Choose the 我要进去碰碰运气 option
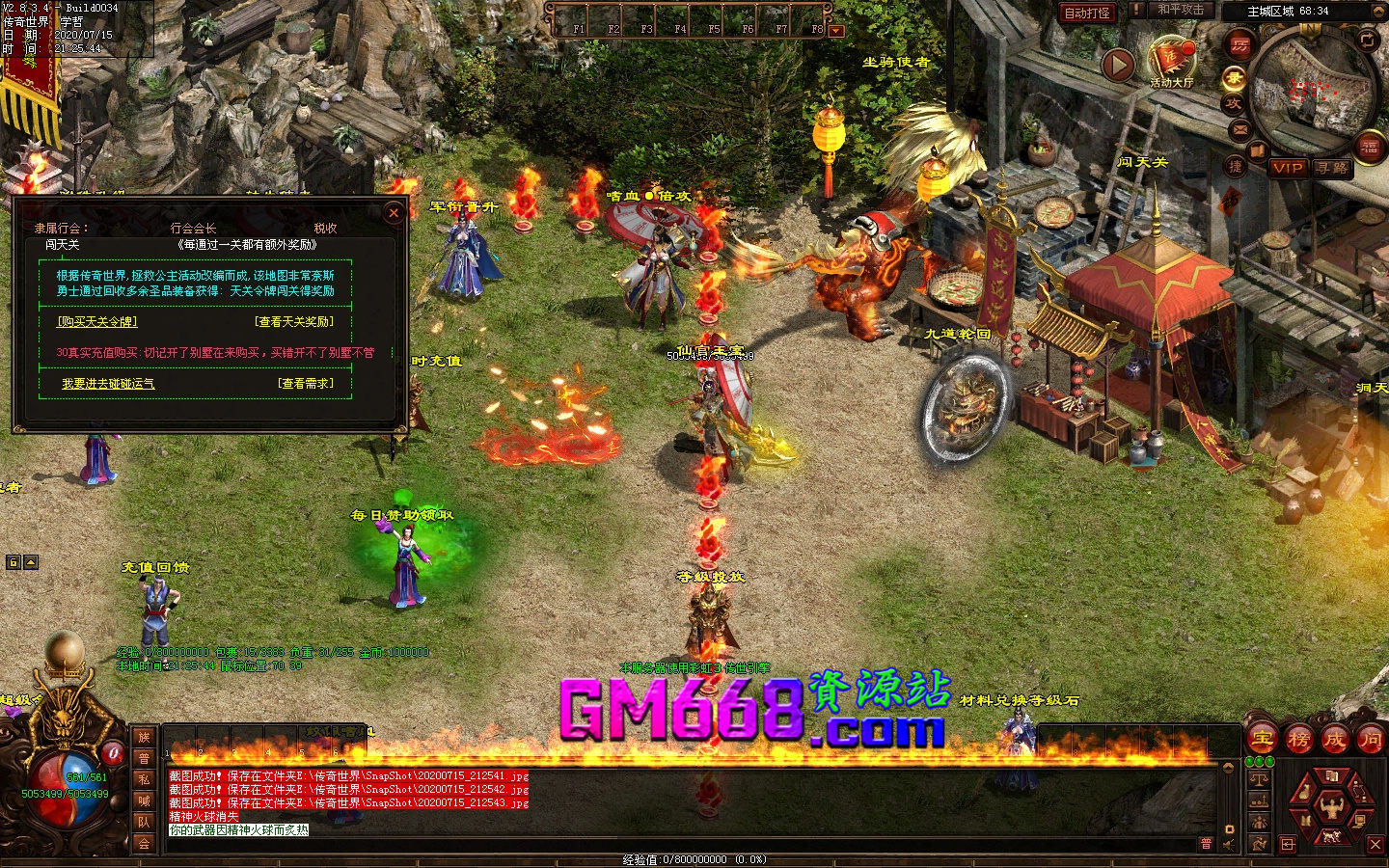Screen dimensions: 1389x868 [108, 384]
